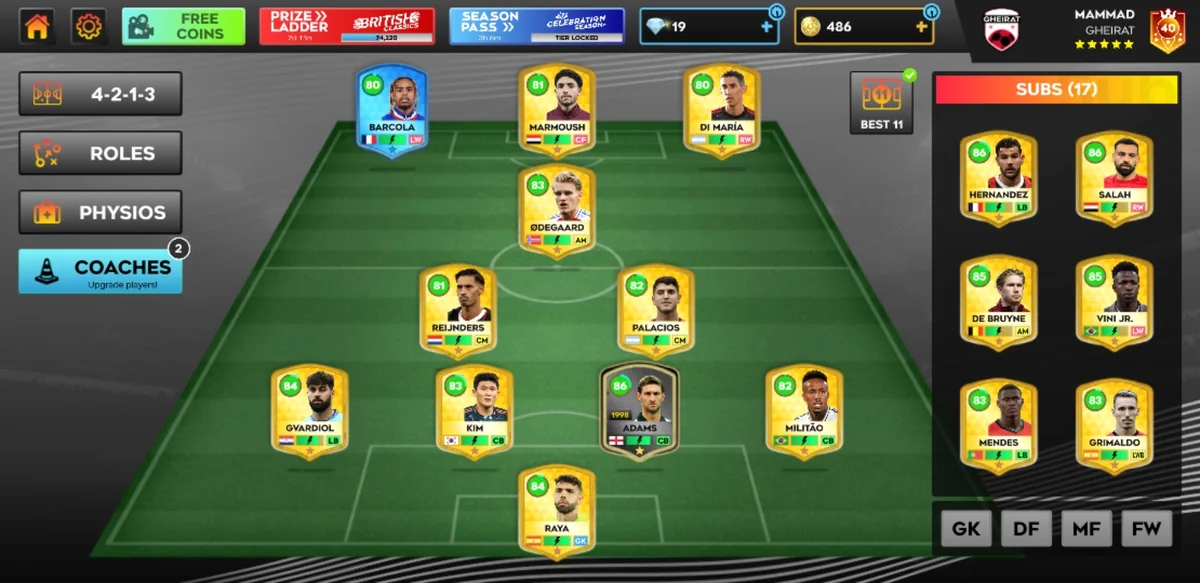Open the settings gear

89,26
